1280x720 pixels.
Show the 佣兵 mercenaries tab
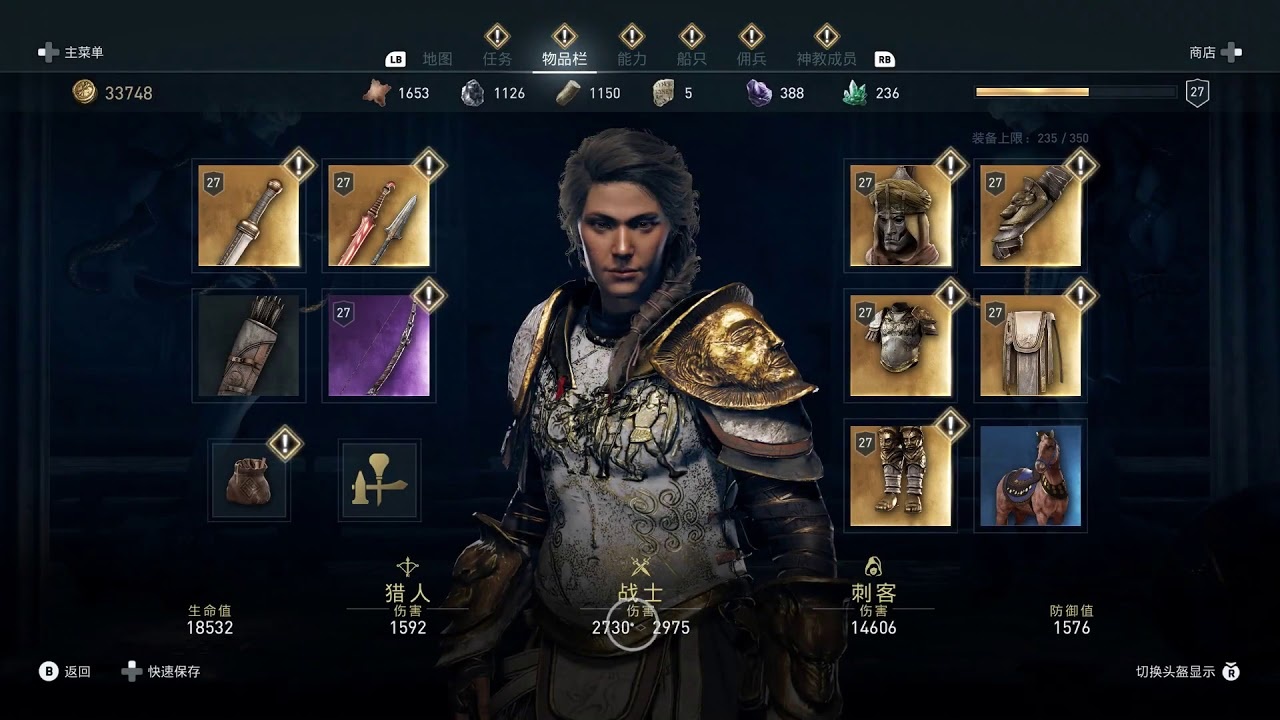point(751,59)
